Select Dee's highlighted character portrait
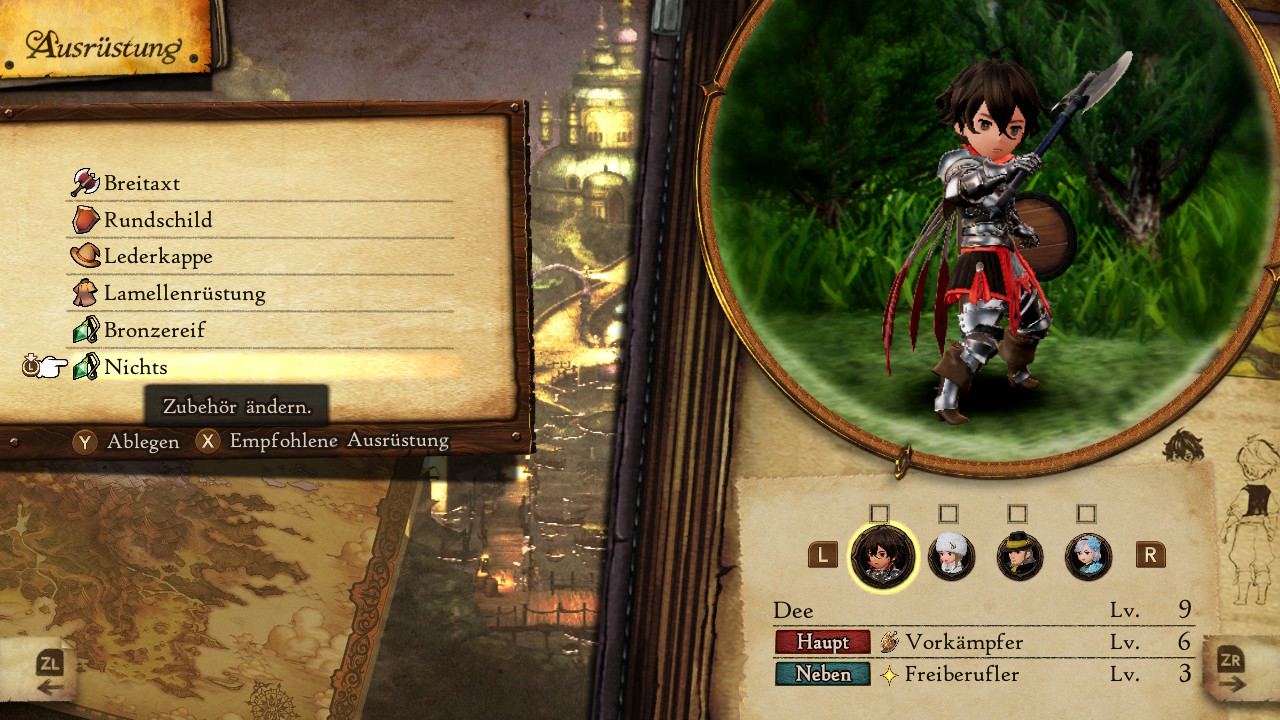 point(881,556)
